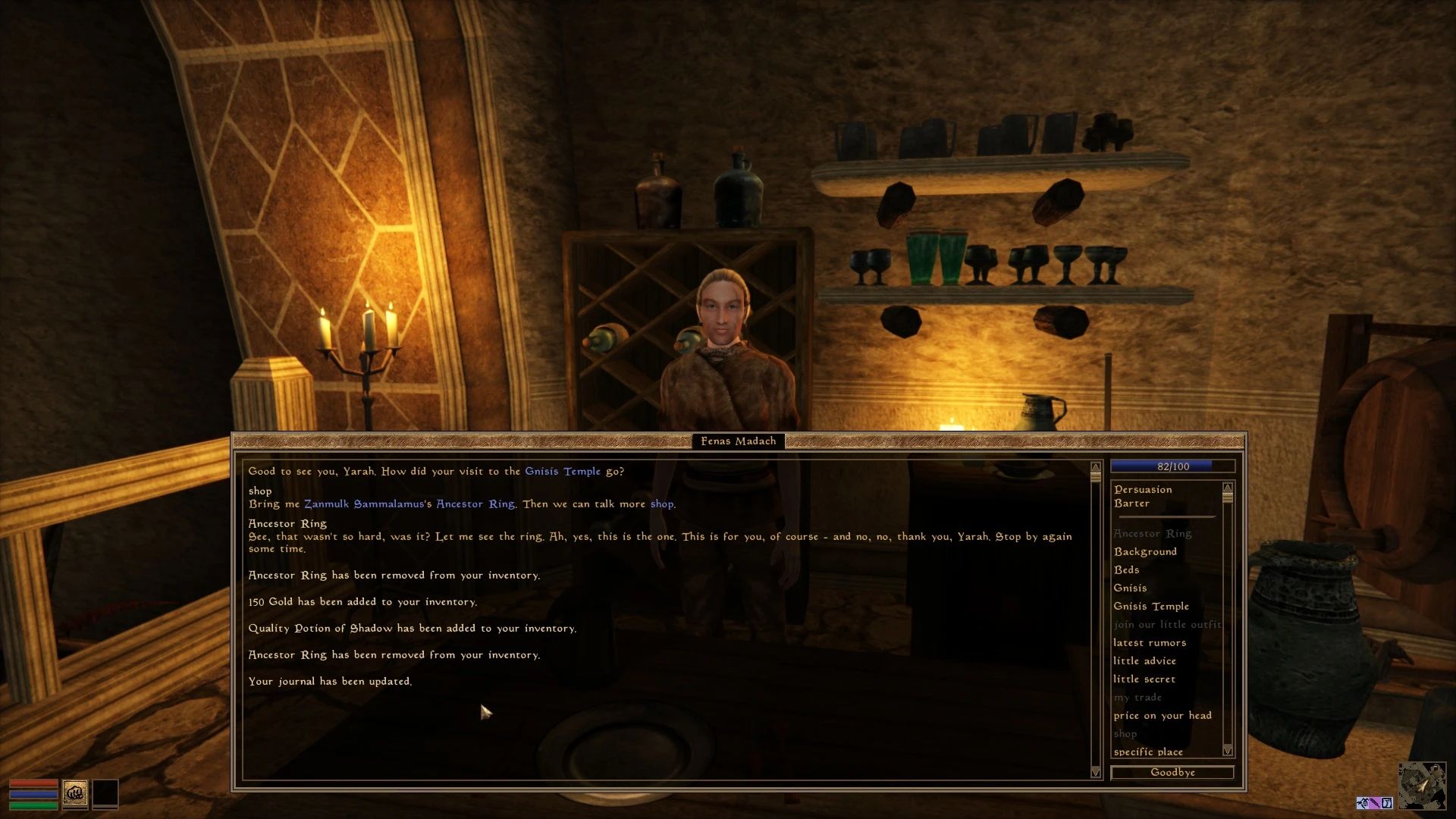Click the Fenas Madach title tab
Image resolution: width=1456 pixels, height=819 pixels.
pos(739,441)
